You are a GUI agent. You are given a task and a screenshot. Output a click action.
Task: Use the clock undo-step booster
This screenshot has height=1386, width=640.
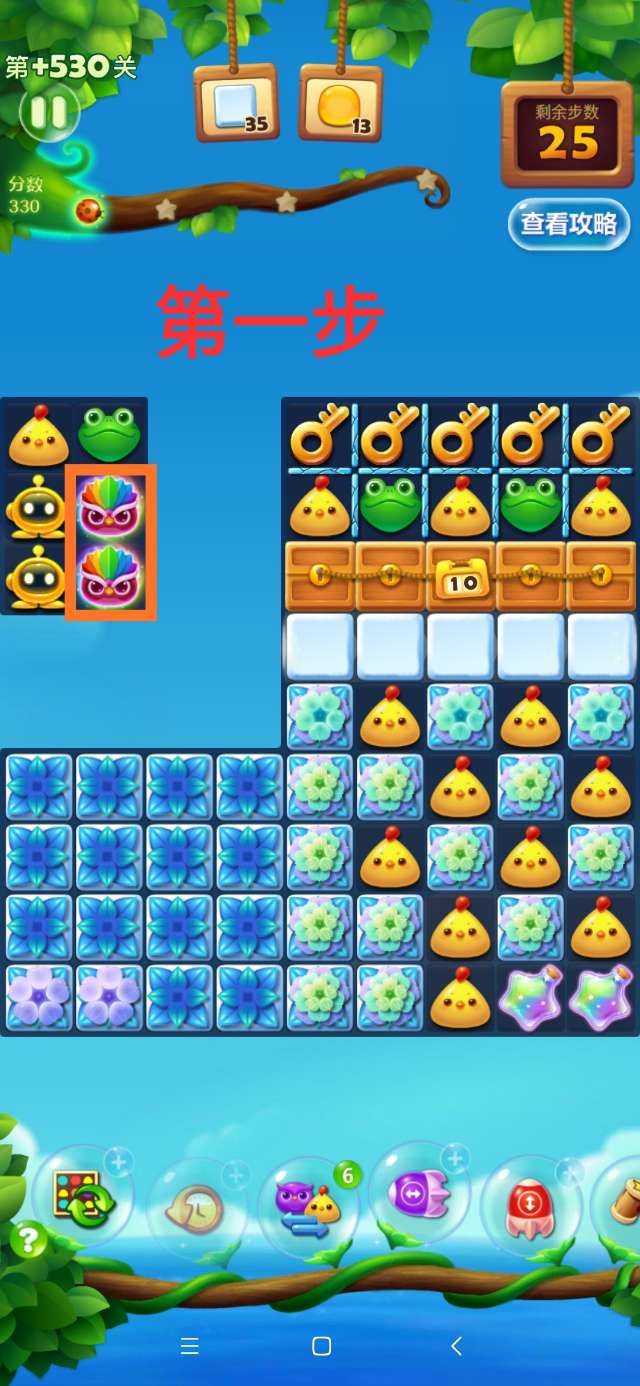pyautogui.click(x=196, y=1209)
